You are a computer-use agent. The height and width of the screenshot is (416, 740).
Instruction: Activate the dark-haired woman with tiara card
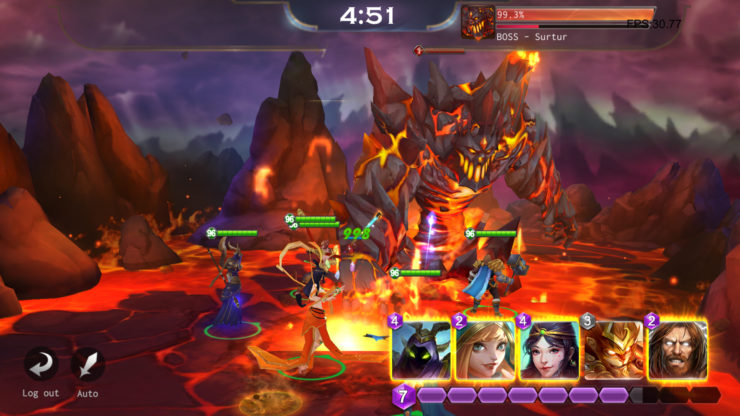pyautogui.click(x=549, y=350)
